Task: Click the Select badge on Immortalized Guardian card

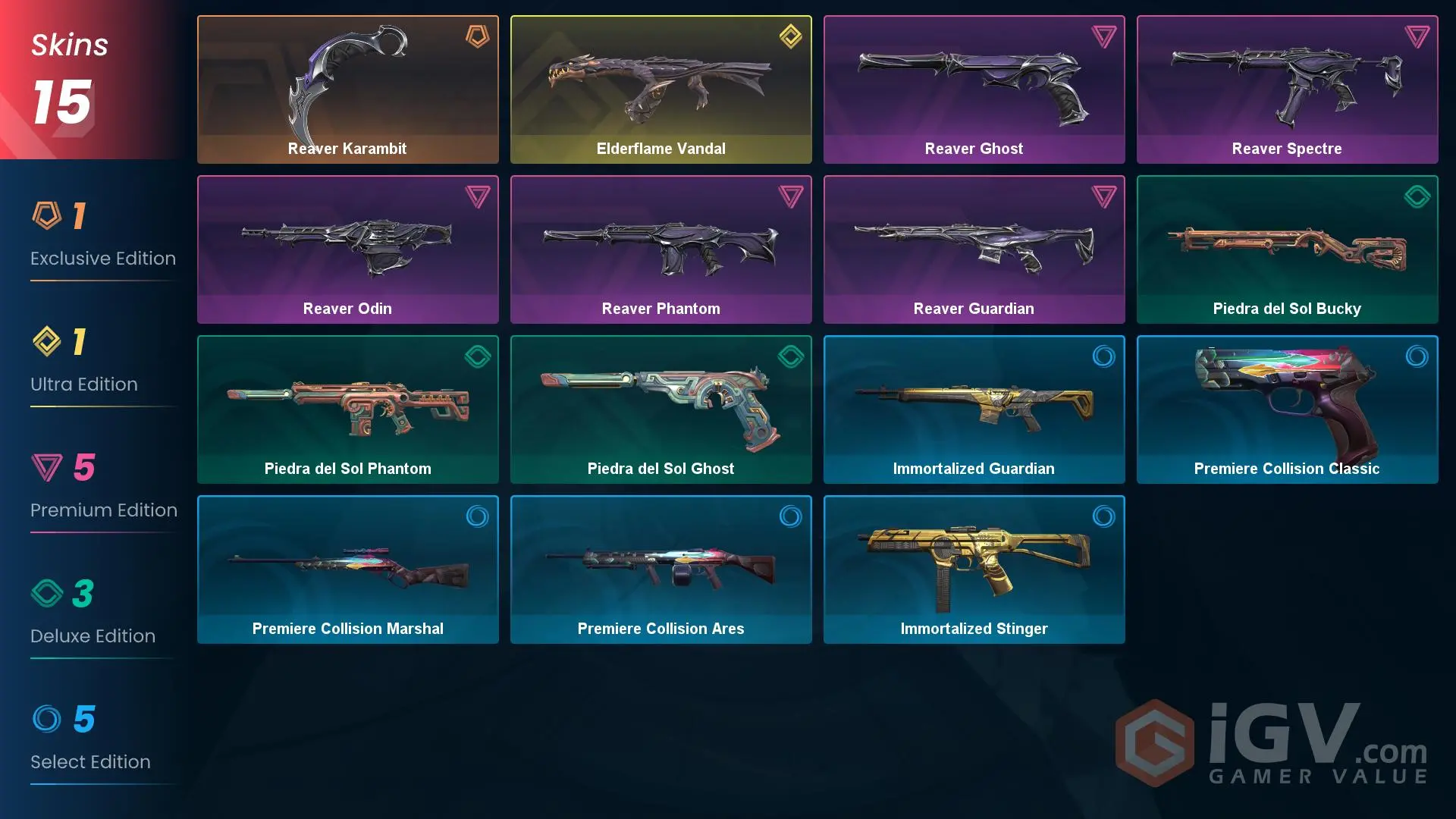Action: [1104, 356]
